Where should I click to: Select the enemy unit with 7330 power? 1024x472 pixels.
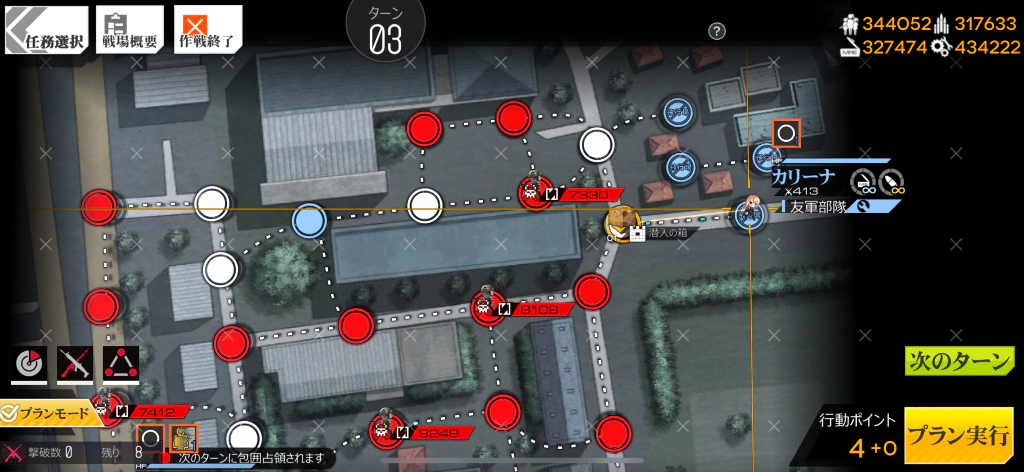tap(532, 192)
